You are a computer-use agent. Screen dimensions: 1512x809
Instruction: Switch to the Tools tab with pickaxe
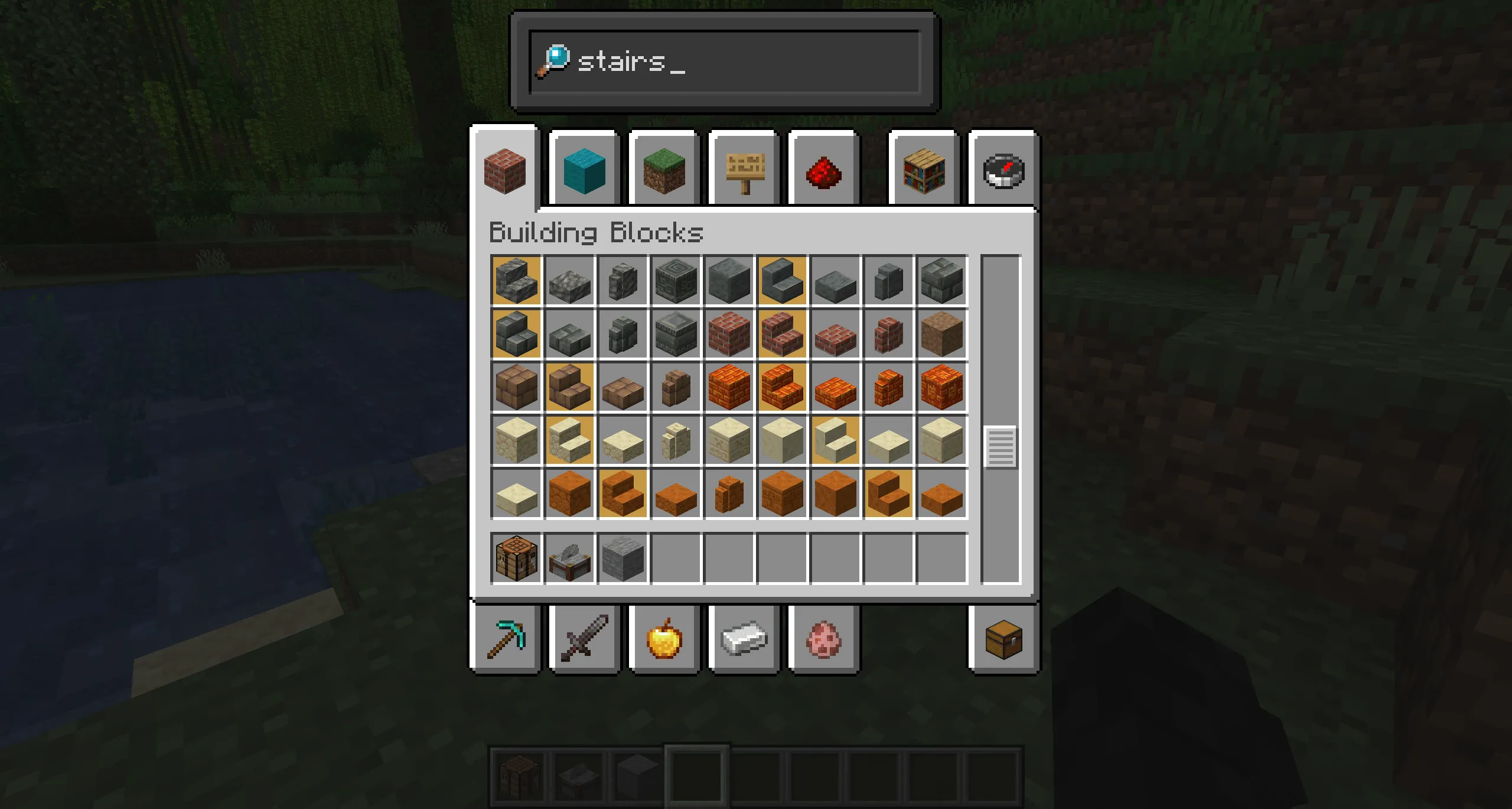tap(507, 640)
